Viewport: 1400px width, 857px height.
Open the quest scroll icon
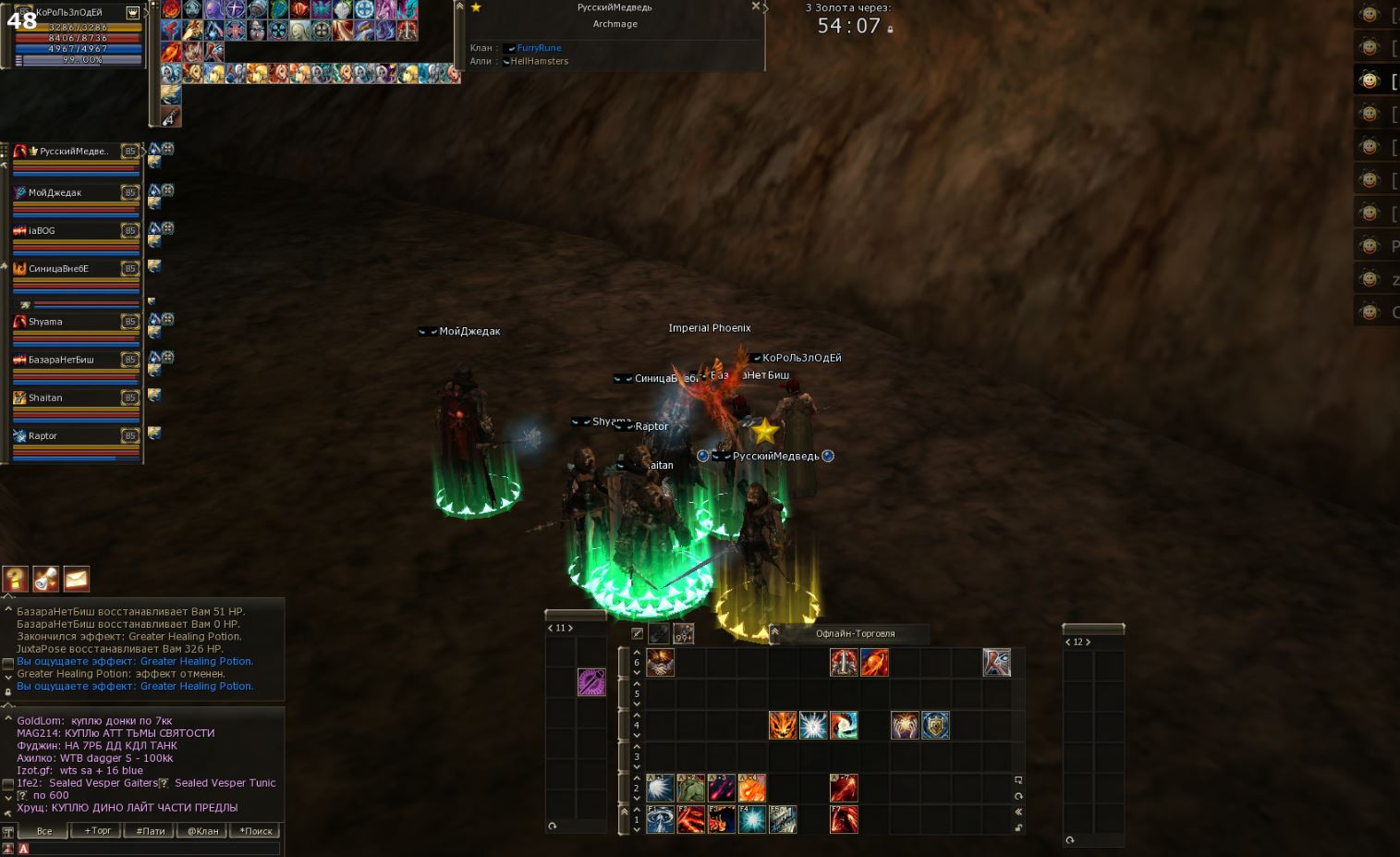coord(46,579)
